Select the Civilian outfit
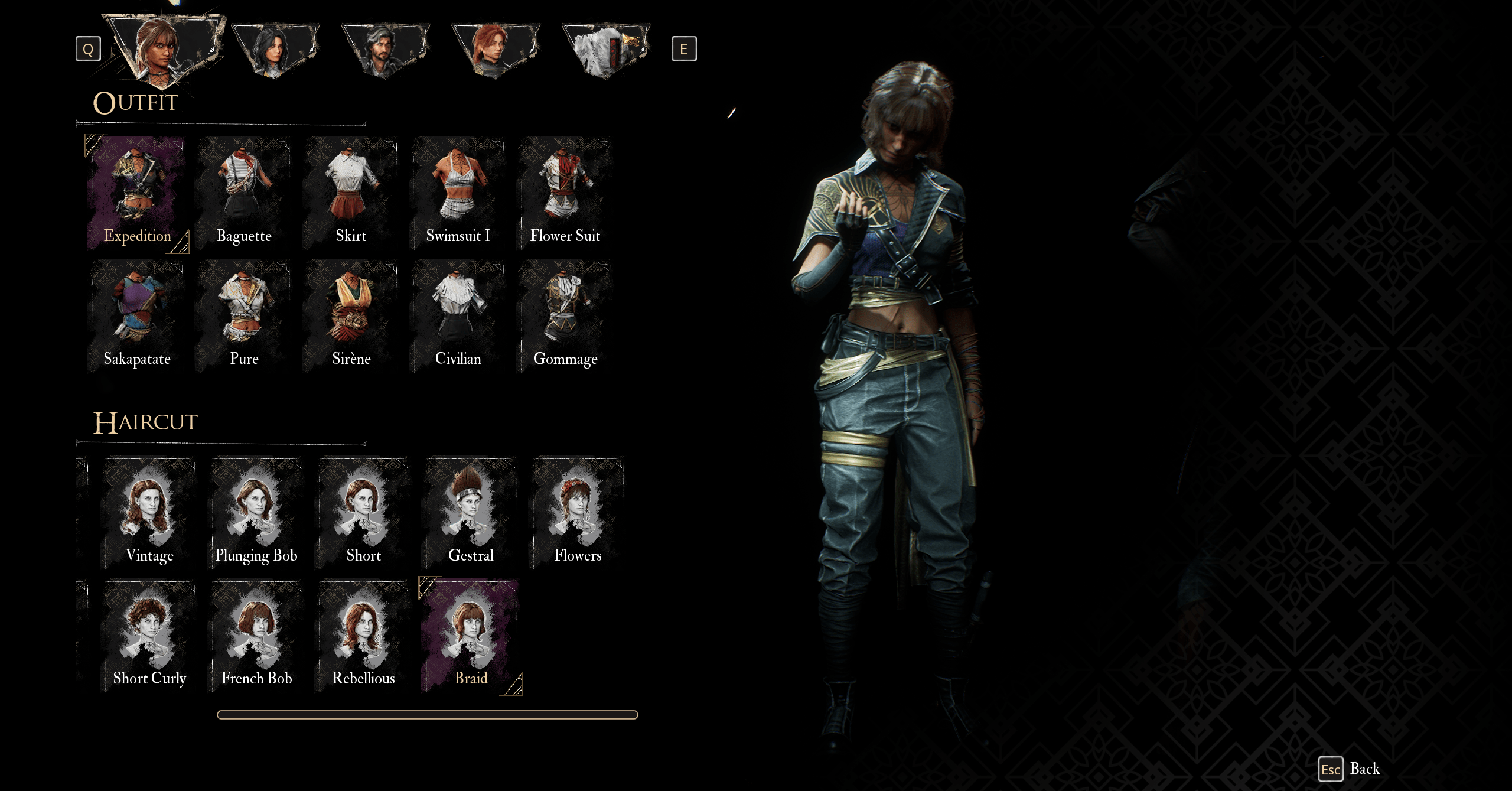This screenshot has height=791, width=1512. [458, 316]
